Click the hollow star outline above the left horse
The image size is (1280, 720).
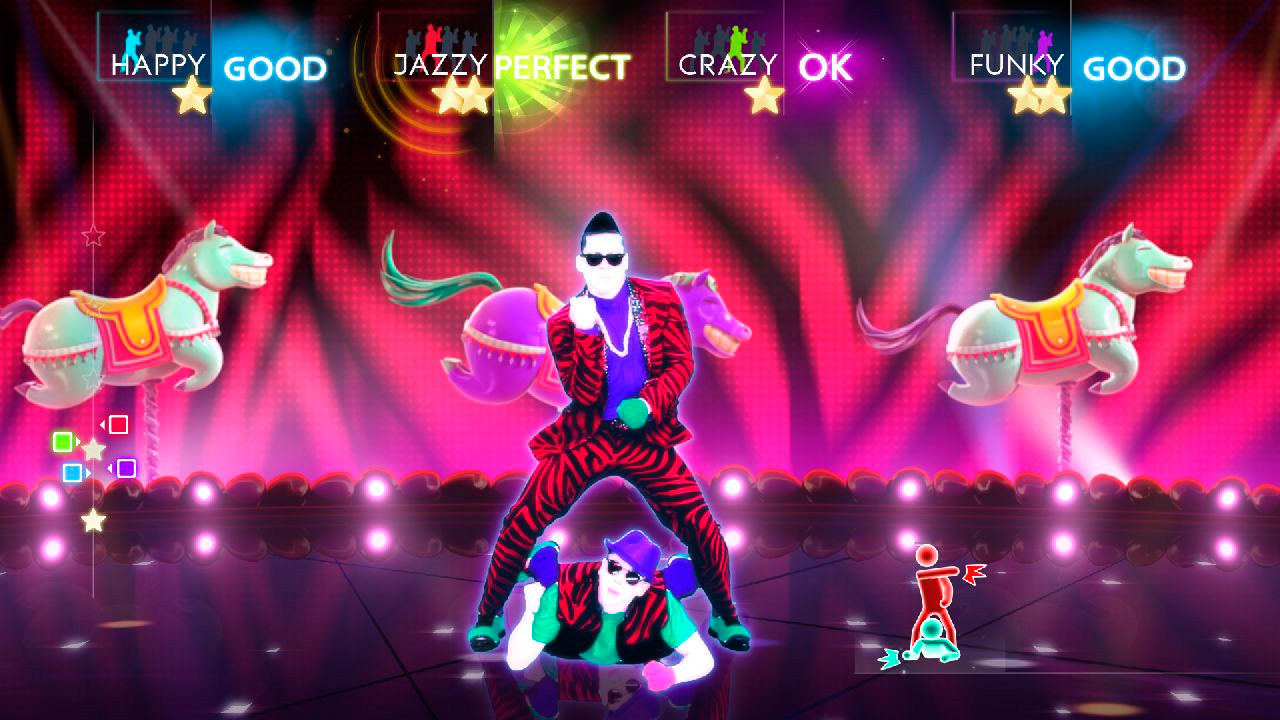[93, 236]
